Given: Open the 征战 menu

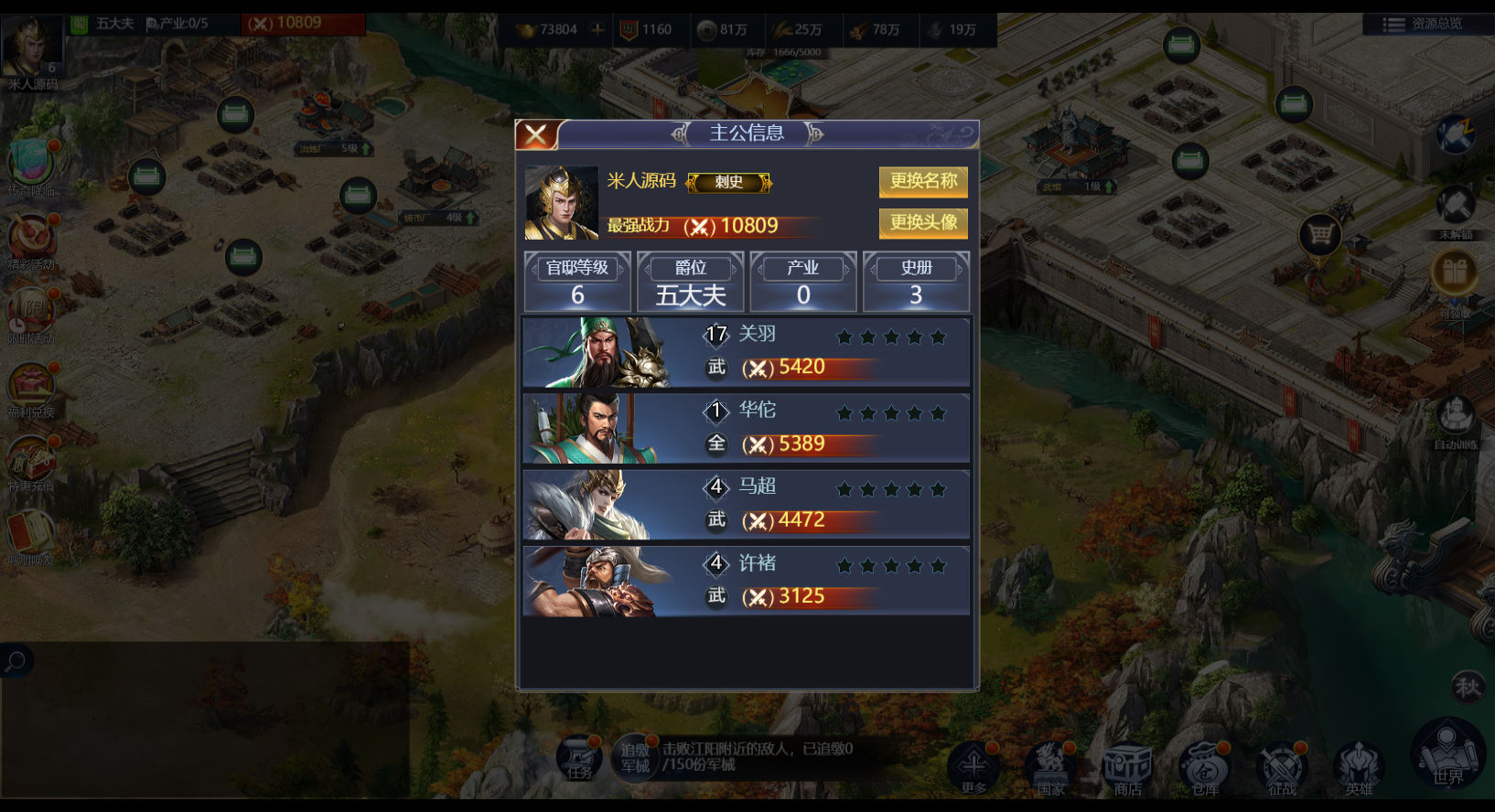Looking at the screenshot, I should coord(1282,766).
